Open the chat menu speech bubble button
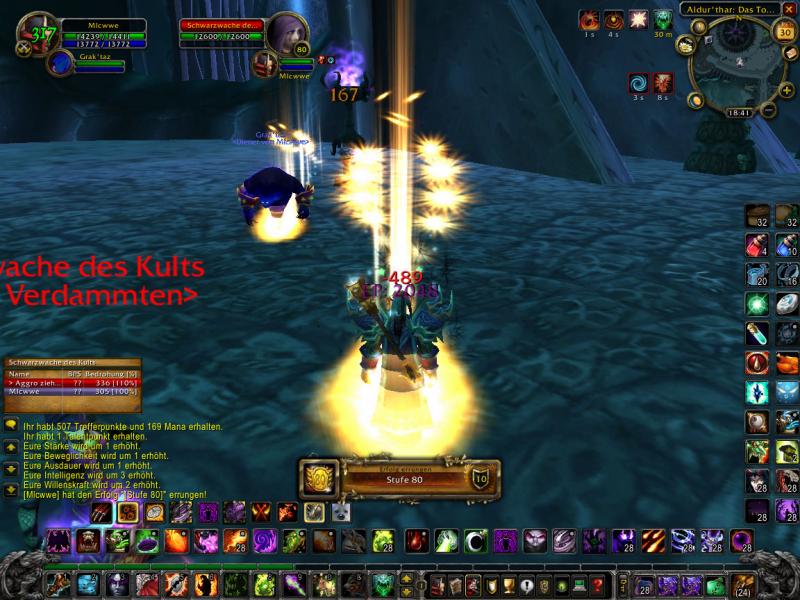The width and height of the screenshot is (800, 600). [x=10, y=425]
